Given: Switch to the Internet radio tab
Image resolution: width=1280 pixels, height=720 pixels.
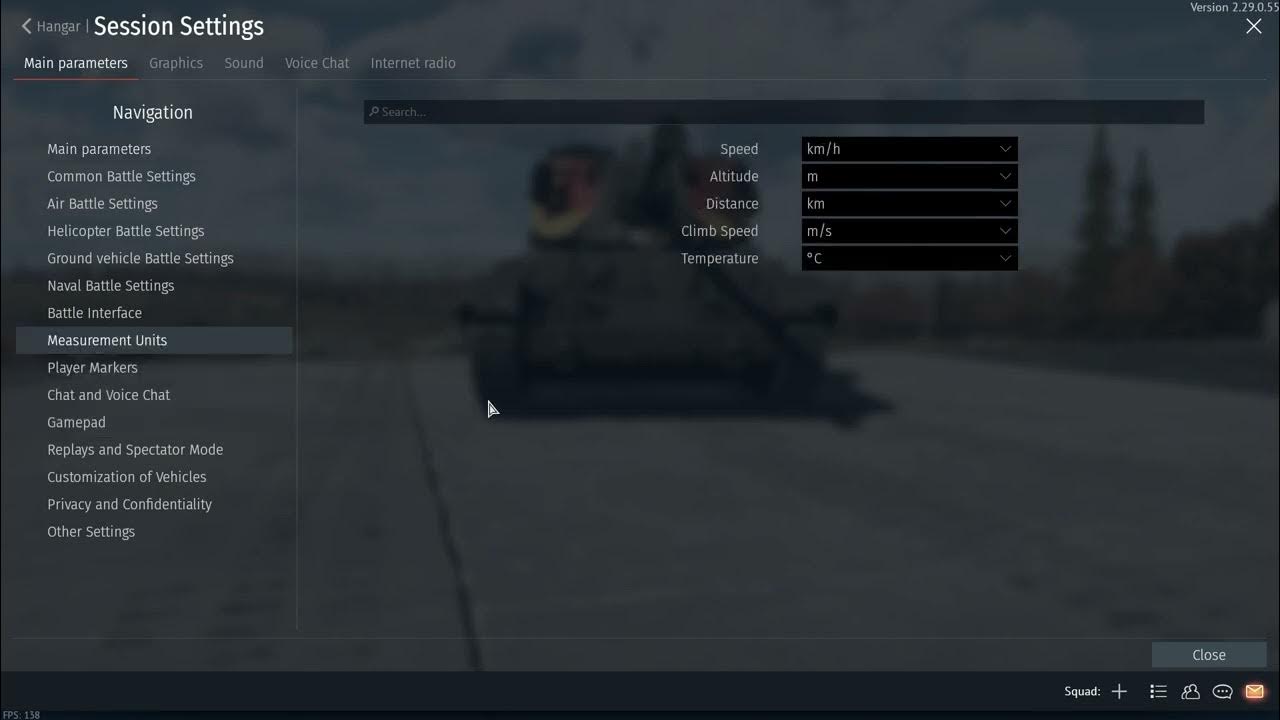Looking at the screenshot, I should coord(413,62).
